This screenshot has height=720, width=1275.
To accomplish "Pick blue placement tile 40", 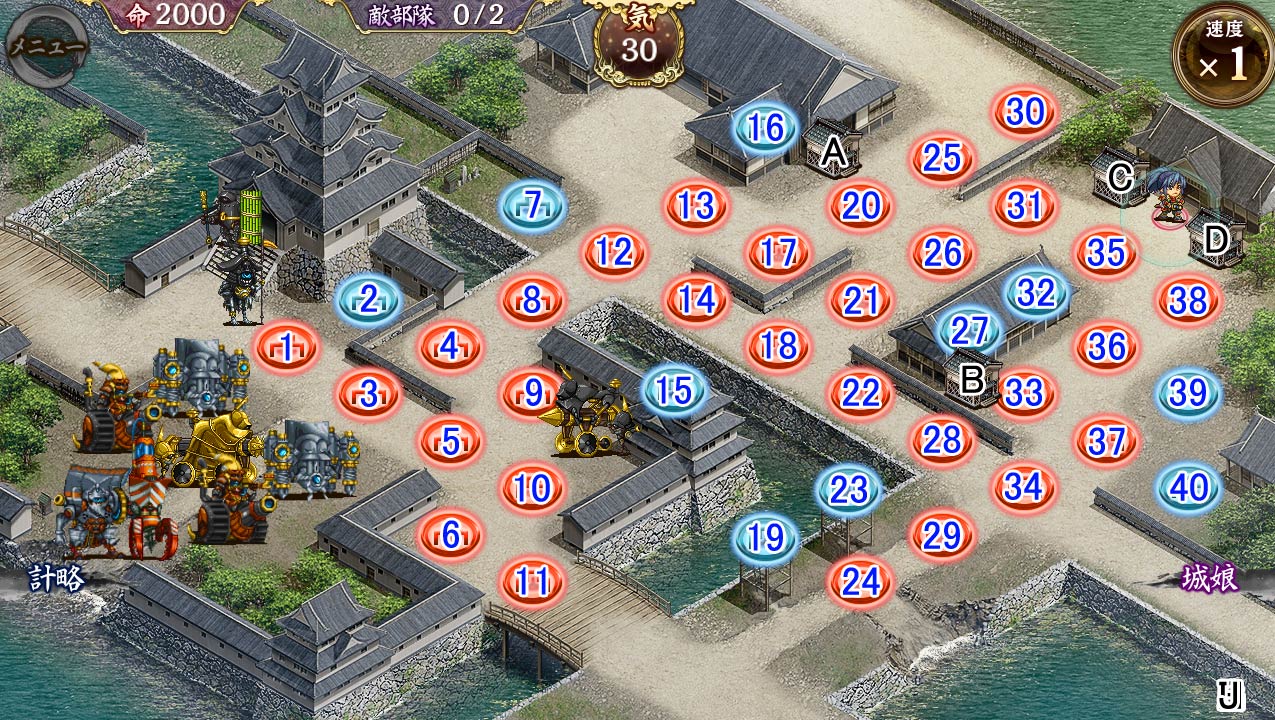I will (x=1189, y=488).
